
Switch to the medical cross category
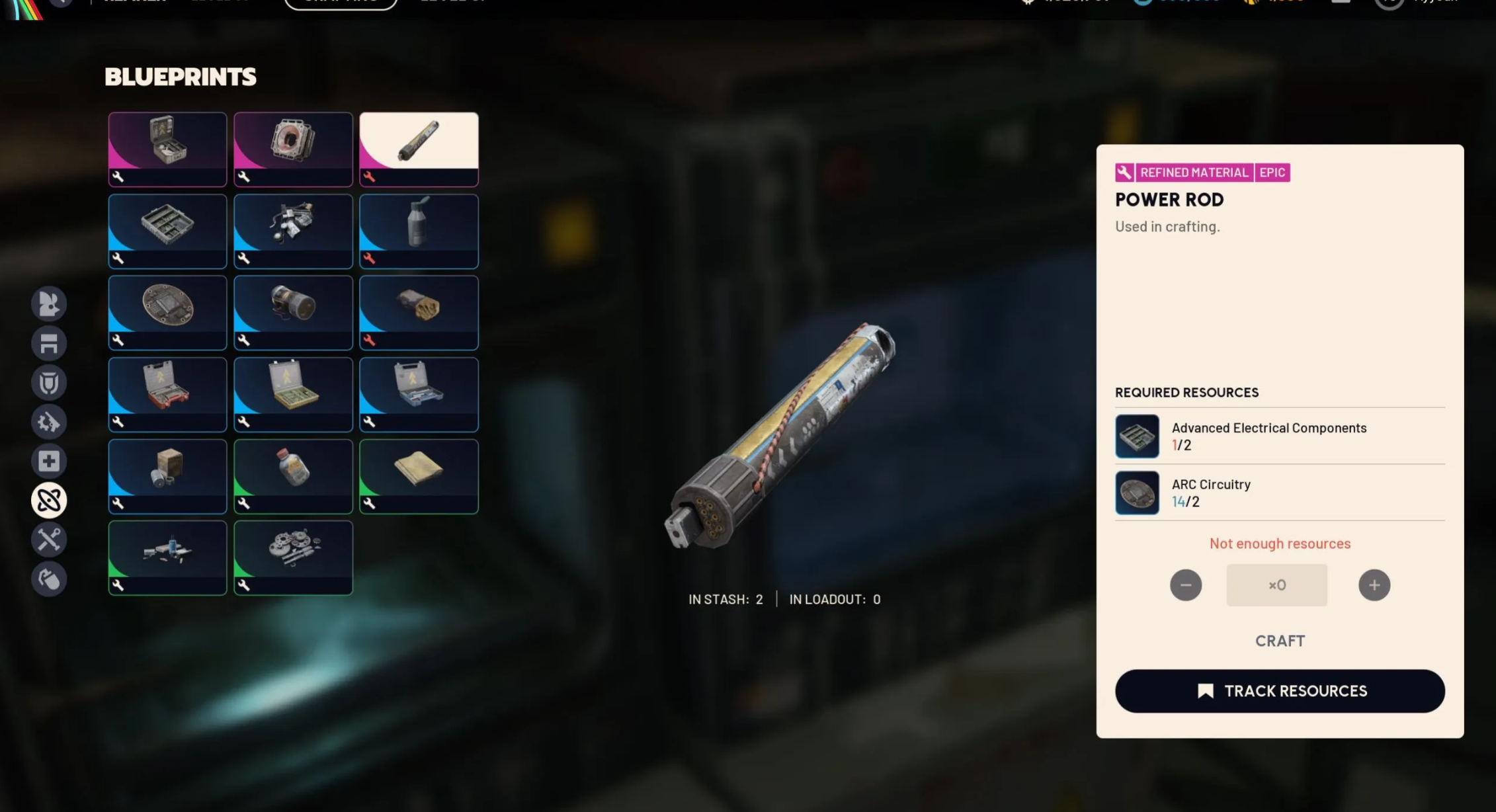pyautogui.click(x=49, y=461)
